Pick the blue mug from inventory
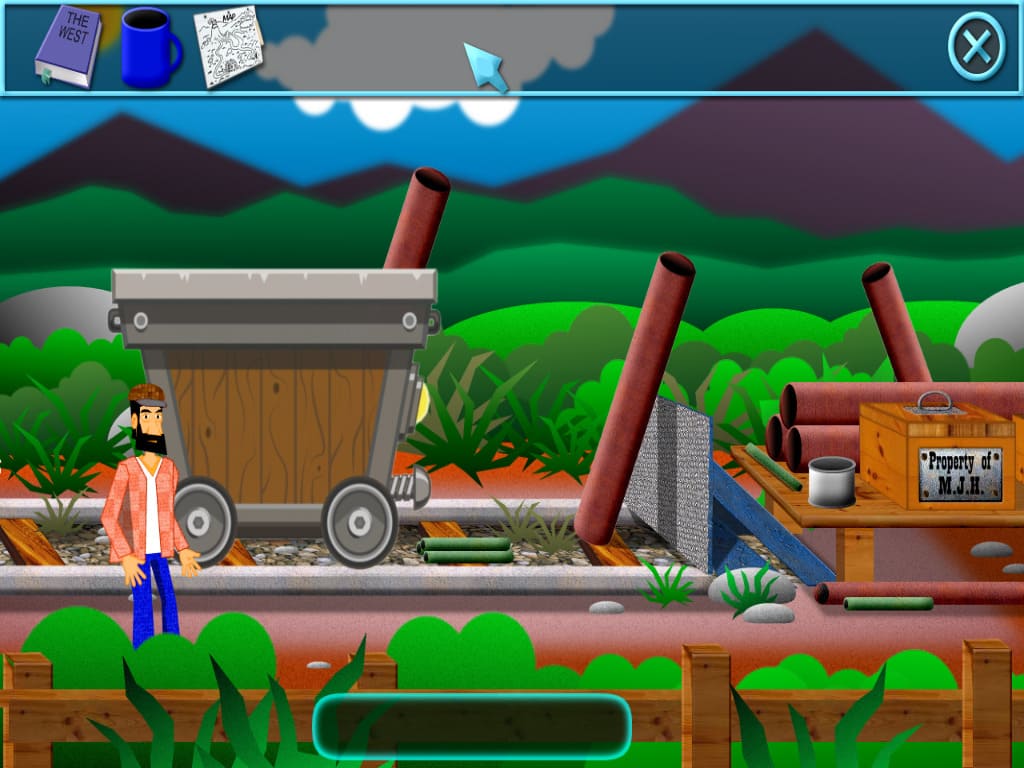Viewport: 1024px width, 768px height. 149,47
